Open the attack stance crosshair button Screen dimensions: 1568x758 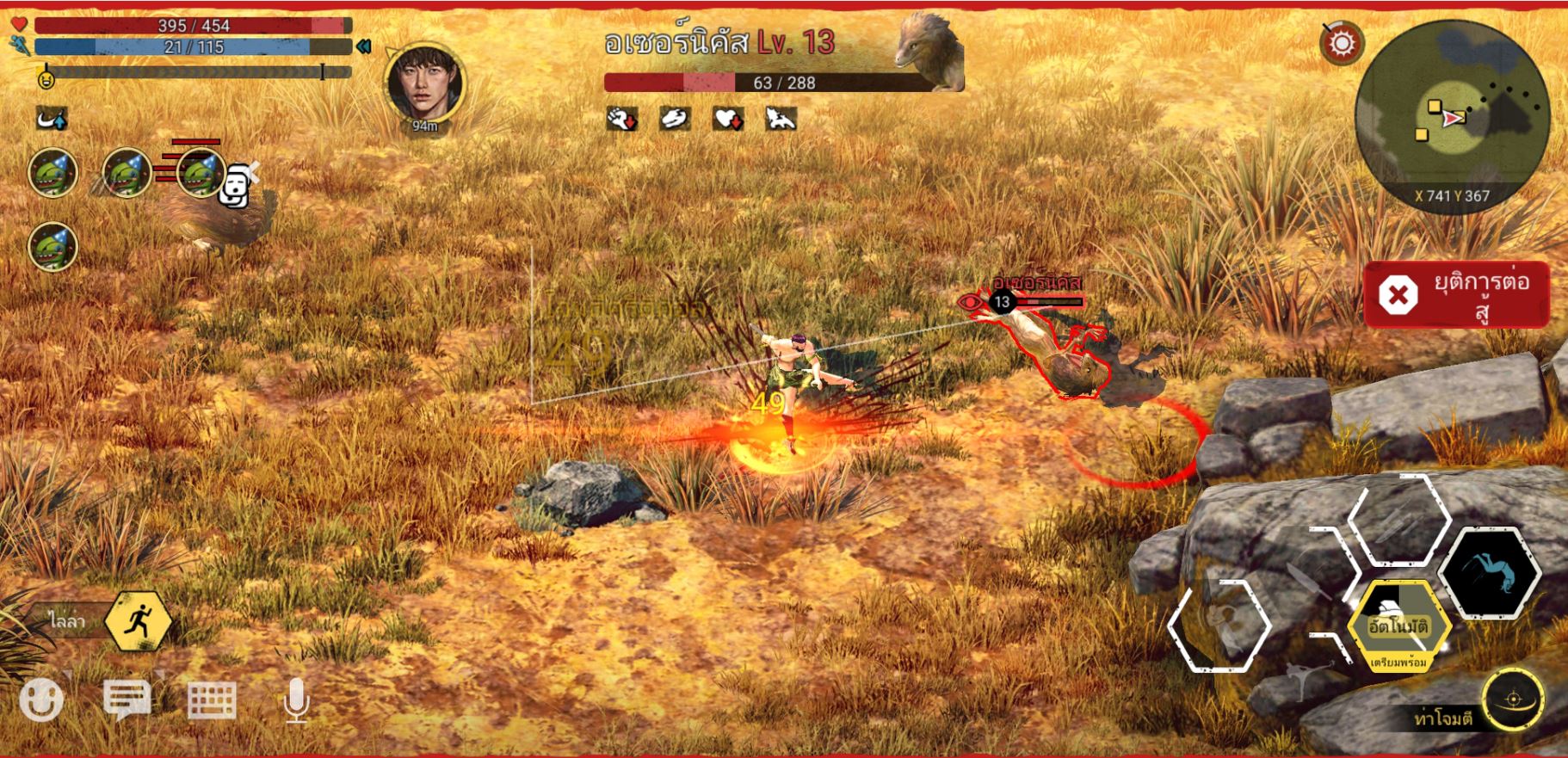point(1513,698)
